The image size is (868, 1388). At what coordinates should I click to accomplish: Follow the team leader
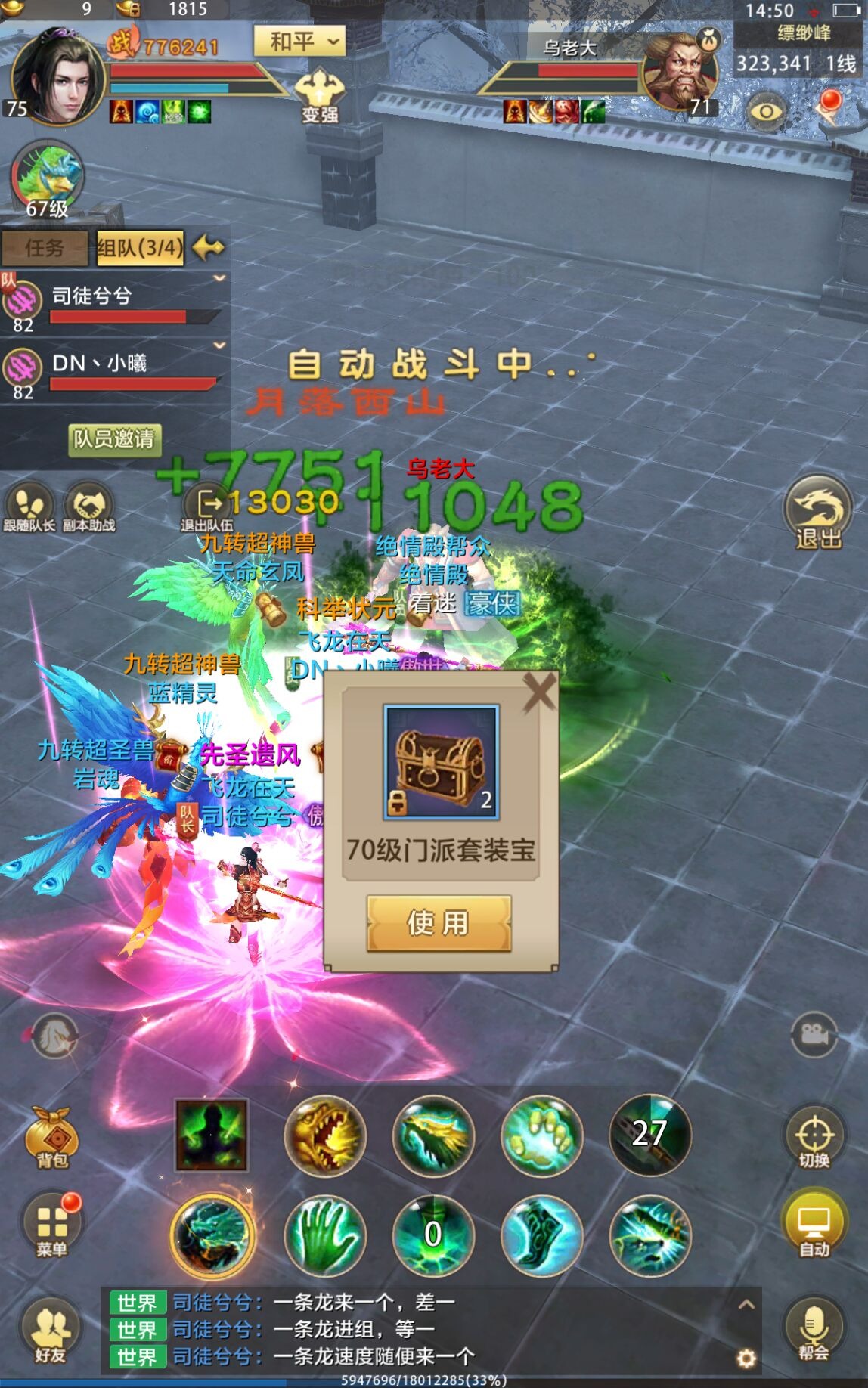[29, 508]
